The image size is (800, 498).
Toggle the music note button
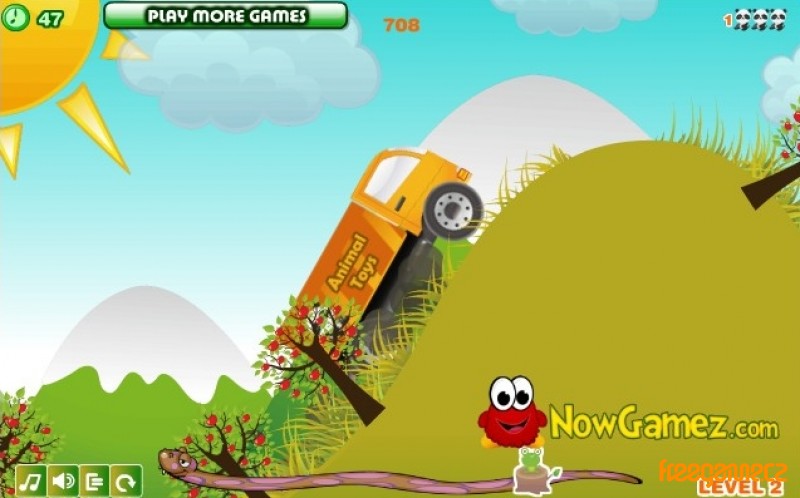pos(30,481)
